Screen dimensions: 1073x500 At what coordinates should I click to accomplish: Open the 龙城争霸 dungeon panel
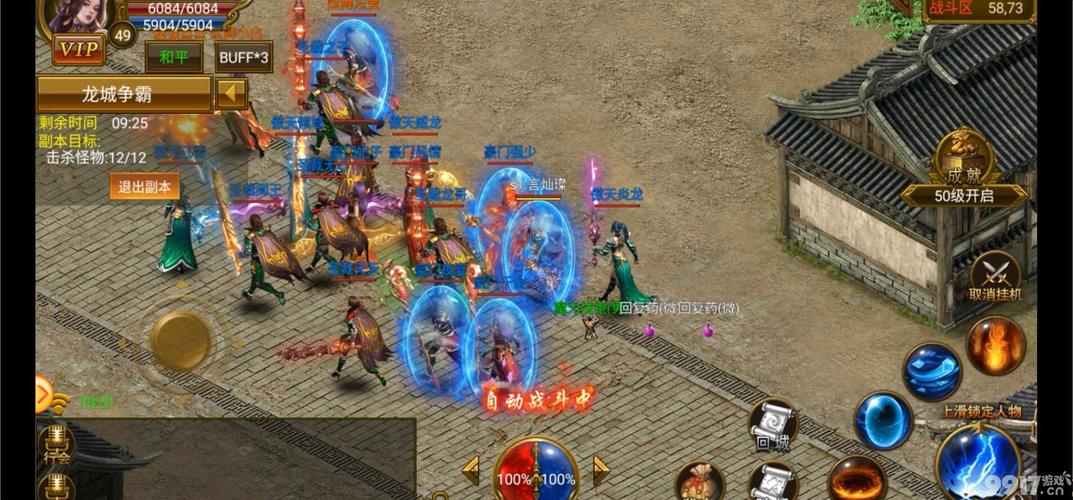pyautogui.click(x=124, y=94)
